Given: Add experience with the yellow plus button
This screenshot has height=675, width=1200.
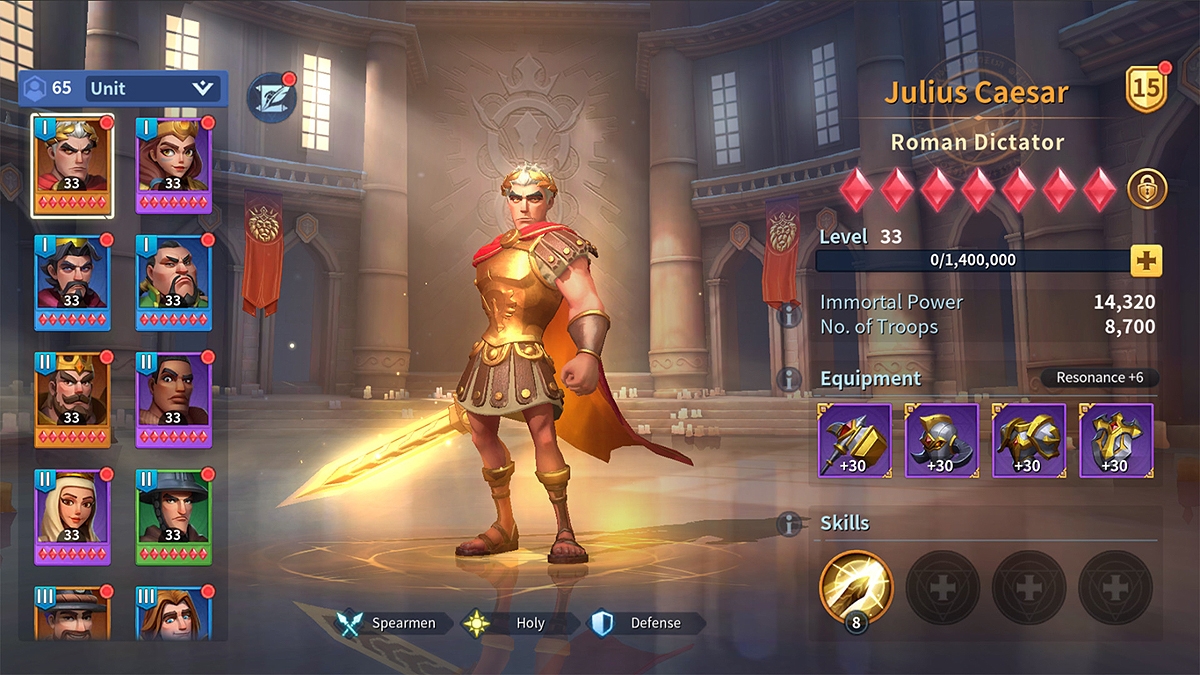Looking at the screenshot, I should pos(1146,261).
